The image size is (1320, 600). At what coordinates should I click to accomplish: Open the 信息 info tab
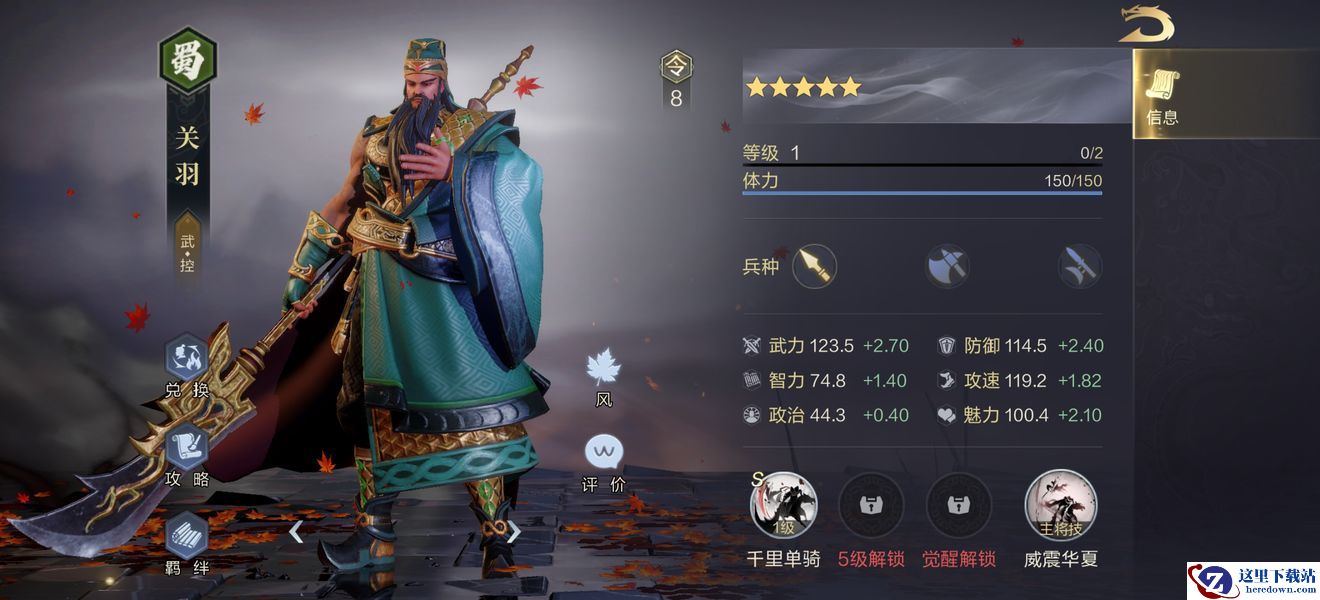pyautogui.click(x=1161, y=97)
